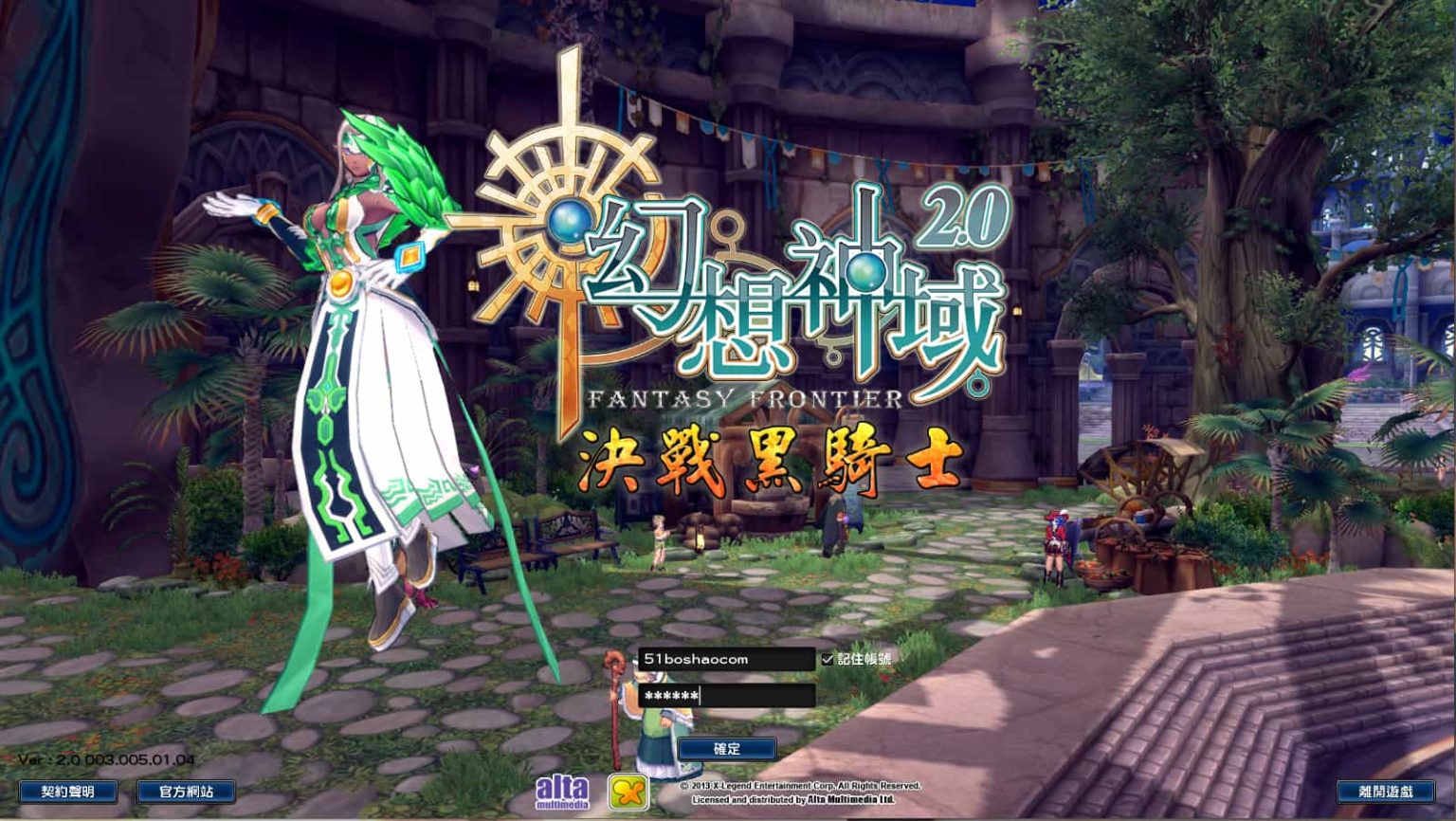Click the golden sun emblem in the logo
The height and width of the screenshot is (821, 1456).
(x=566, y=223)
